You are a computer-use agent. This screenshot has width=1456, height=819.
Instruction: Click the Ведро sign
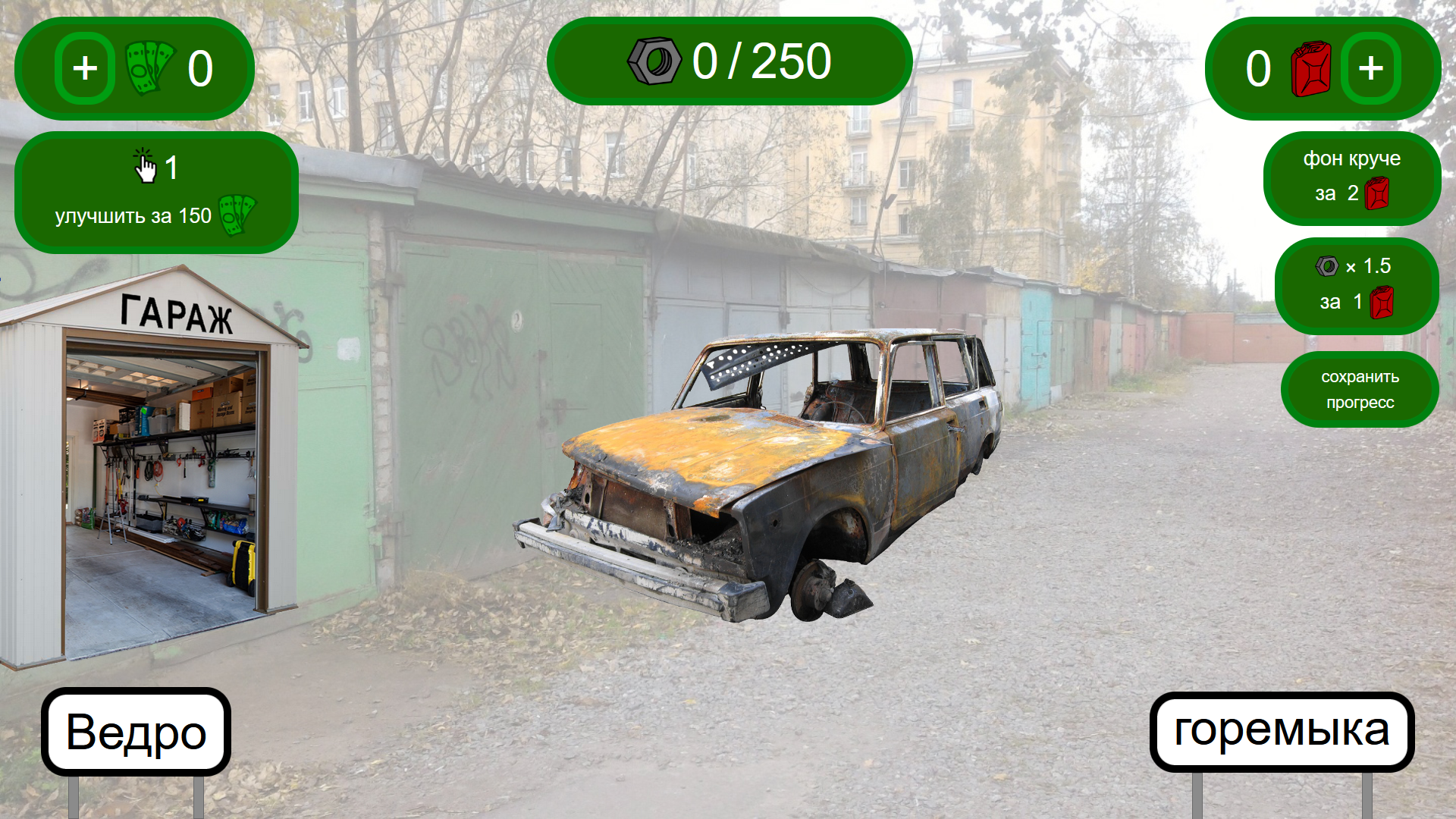135,730
